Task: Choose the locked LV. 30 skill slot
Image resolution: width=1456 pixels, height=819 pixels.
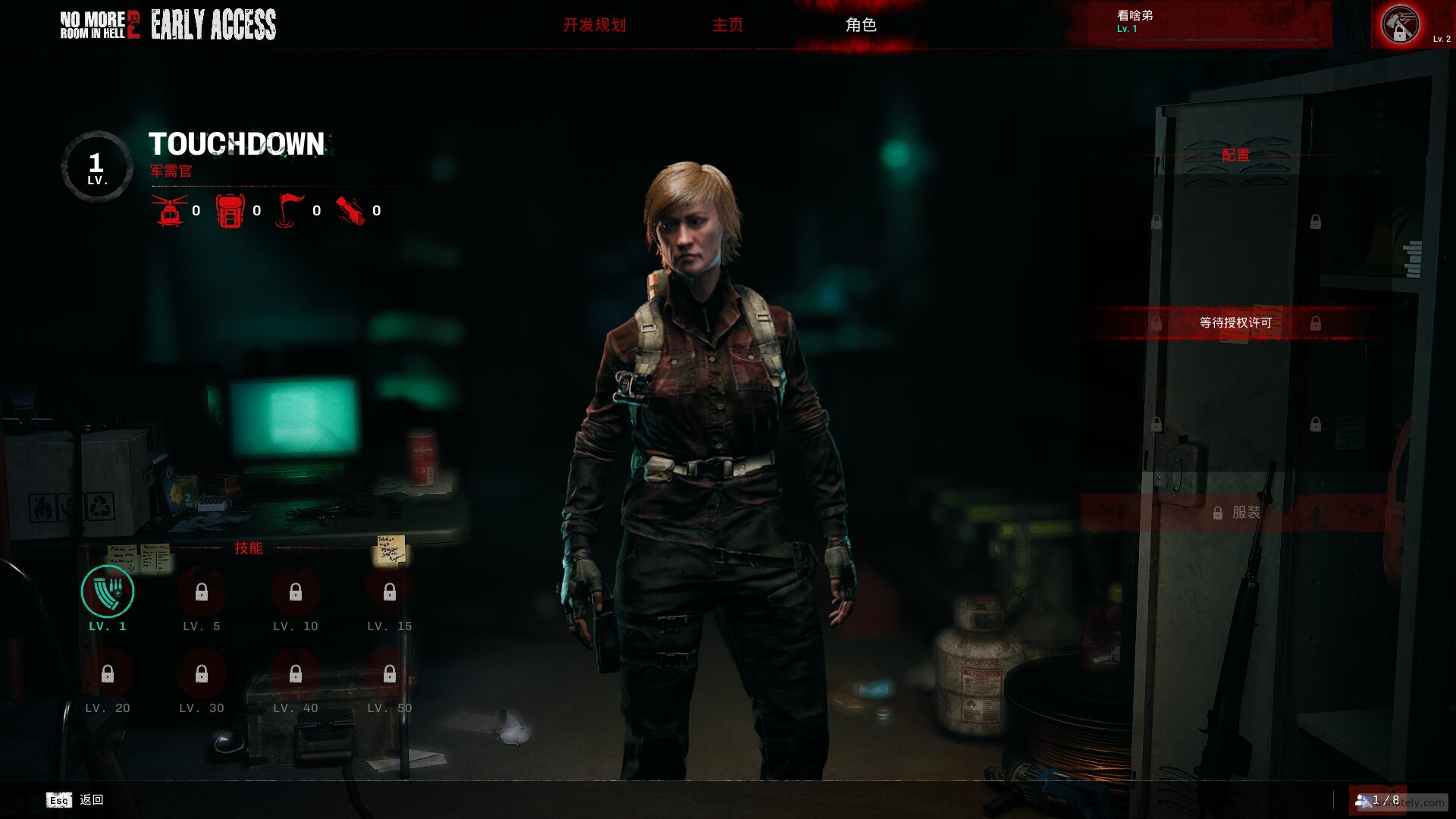Action: coord(202,674)
